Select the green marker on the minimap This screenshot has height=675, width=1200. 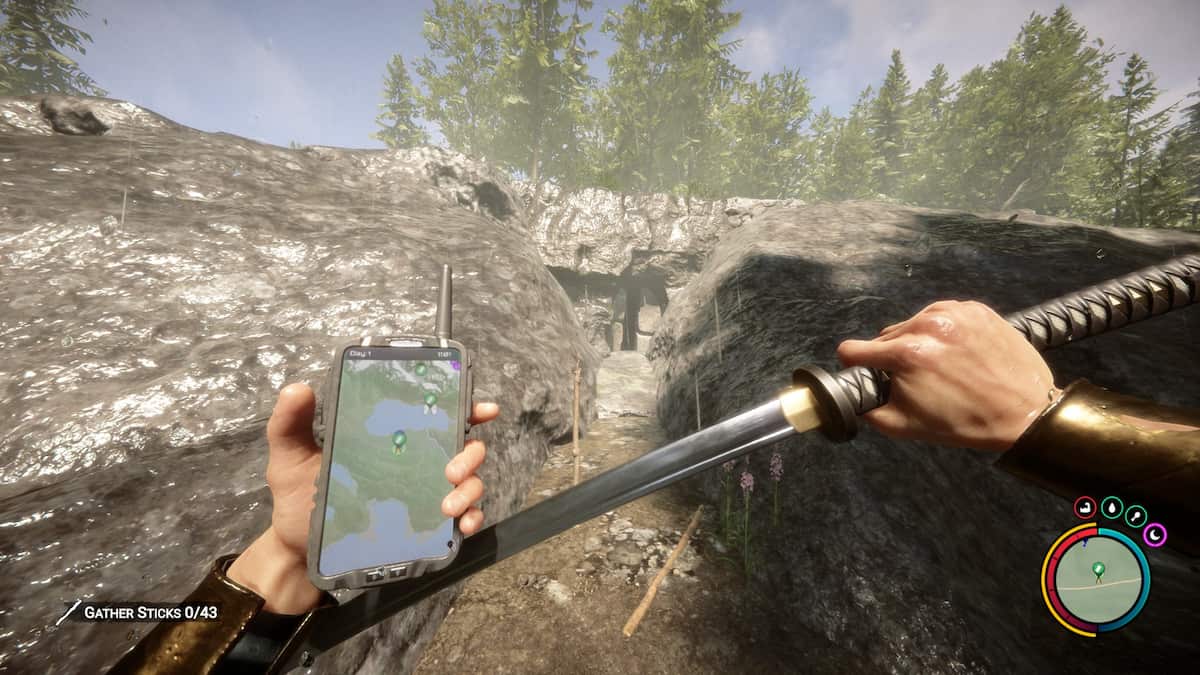[x=1098, y=571]
